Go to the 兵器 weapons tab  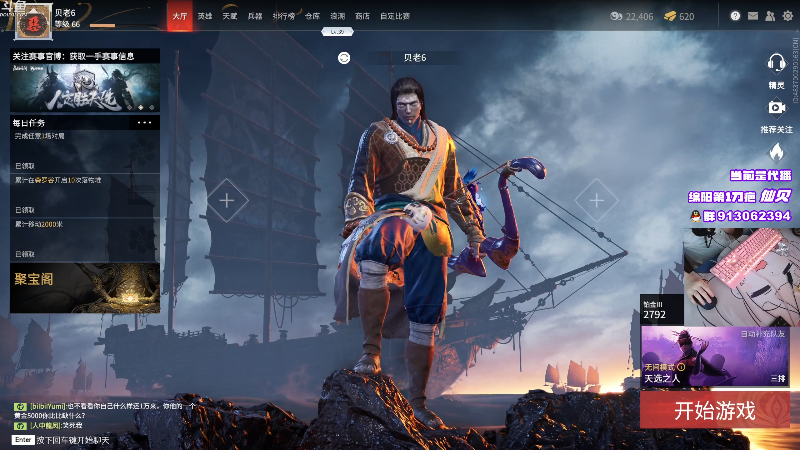coord(255,16)
